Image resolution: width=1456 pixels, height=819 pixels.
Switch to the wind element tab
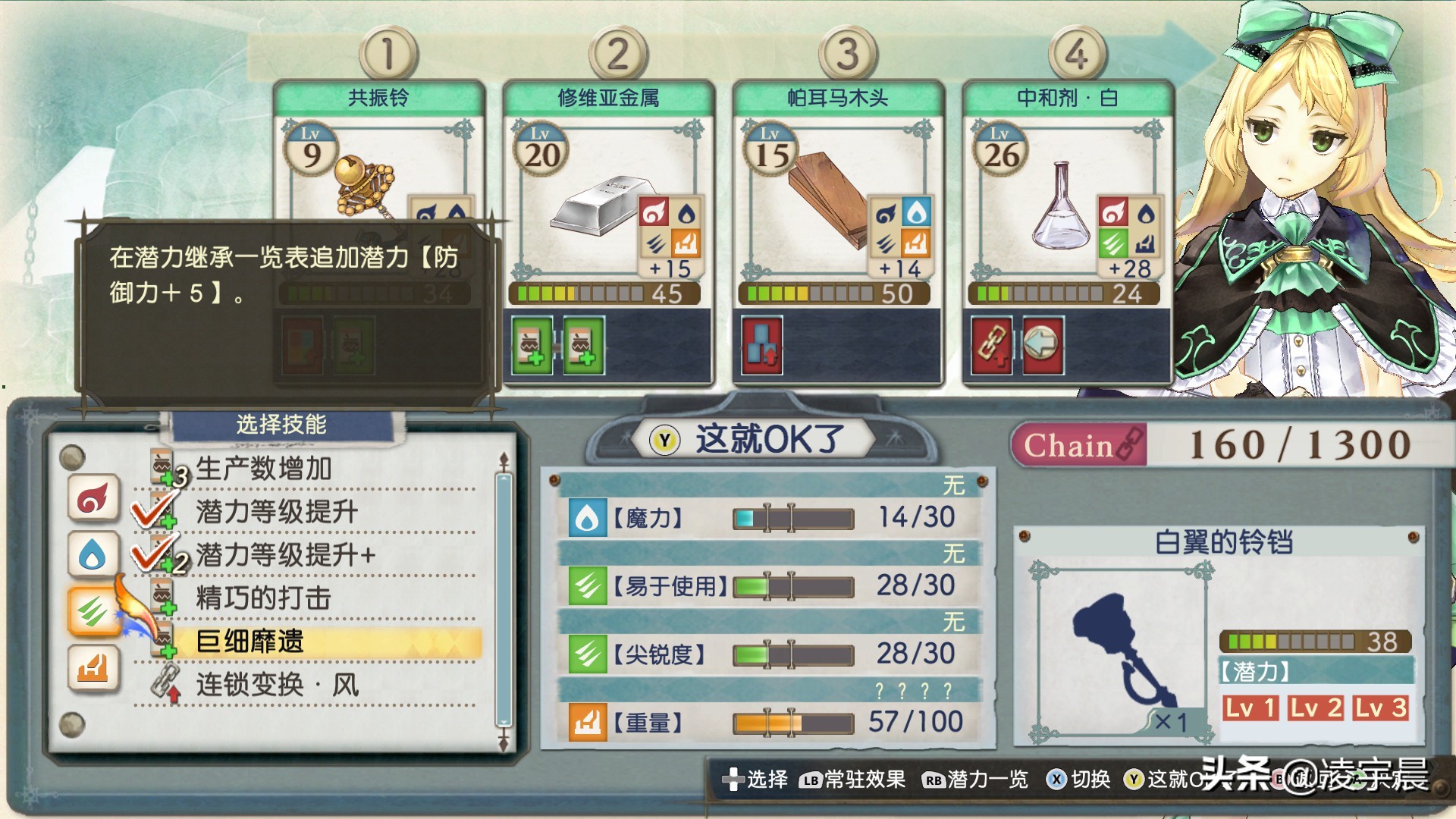tap(93, 611)
